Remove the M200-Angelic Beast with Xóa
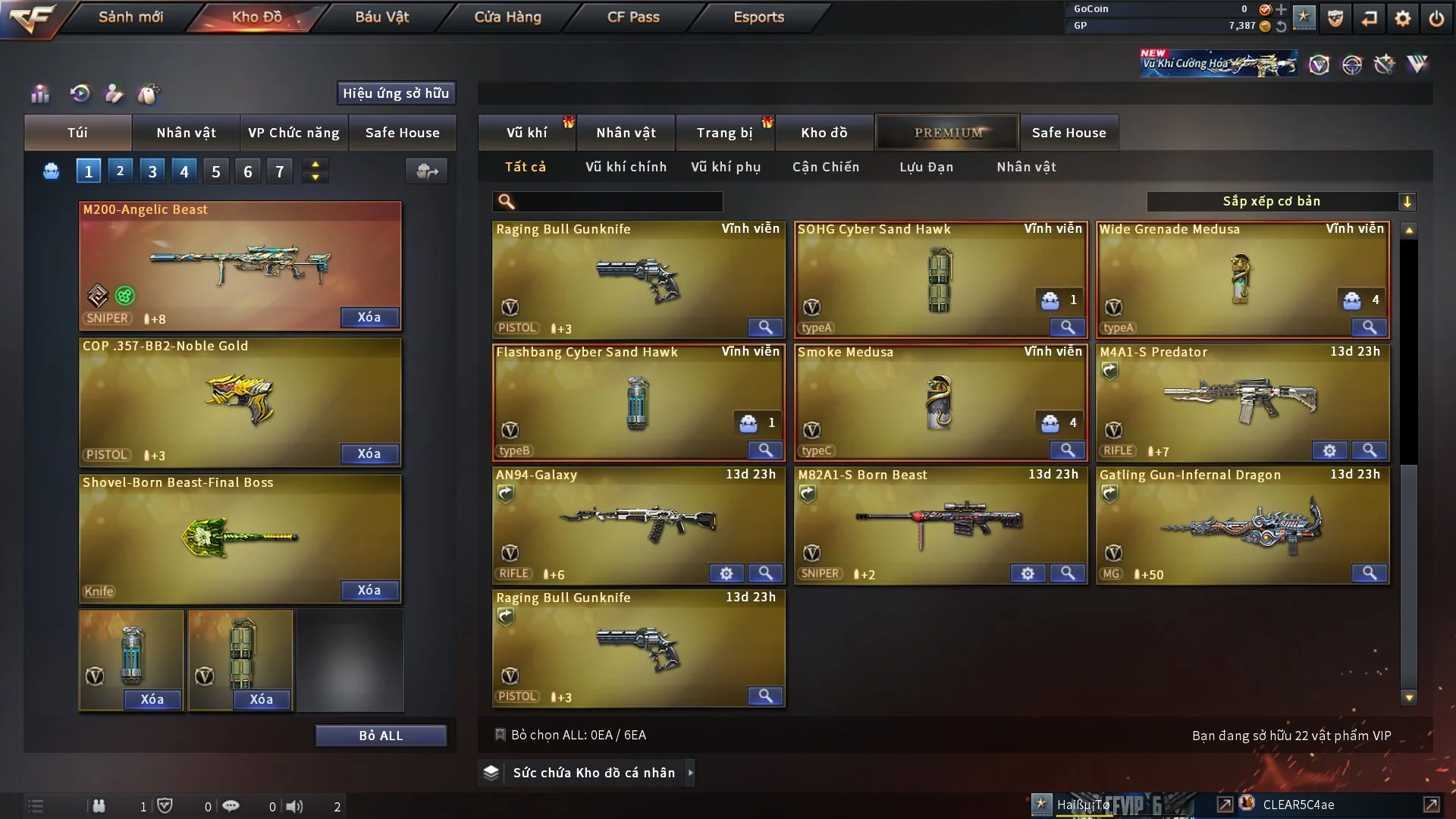This screenshot has width=1456, height=819. coord(369,317)
